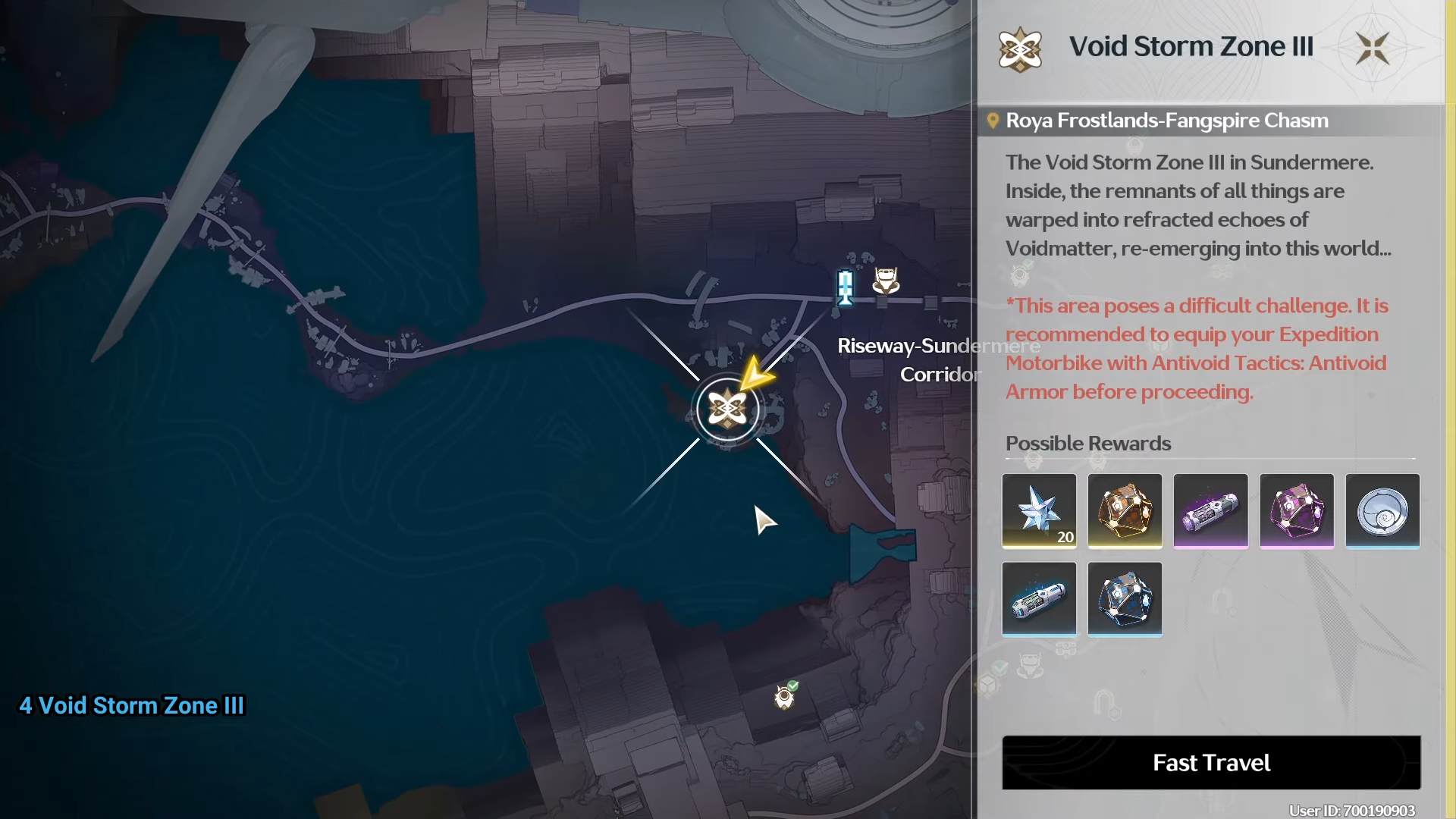The width and height of the screenshot is (1456, 819).
Task: Select the blue tower map marker
Action: (845, 287)
